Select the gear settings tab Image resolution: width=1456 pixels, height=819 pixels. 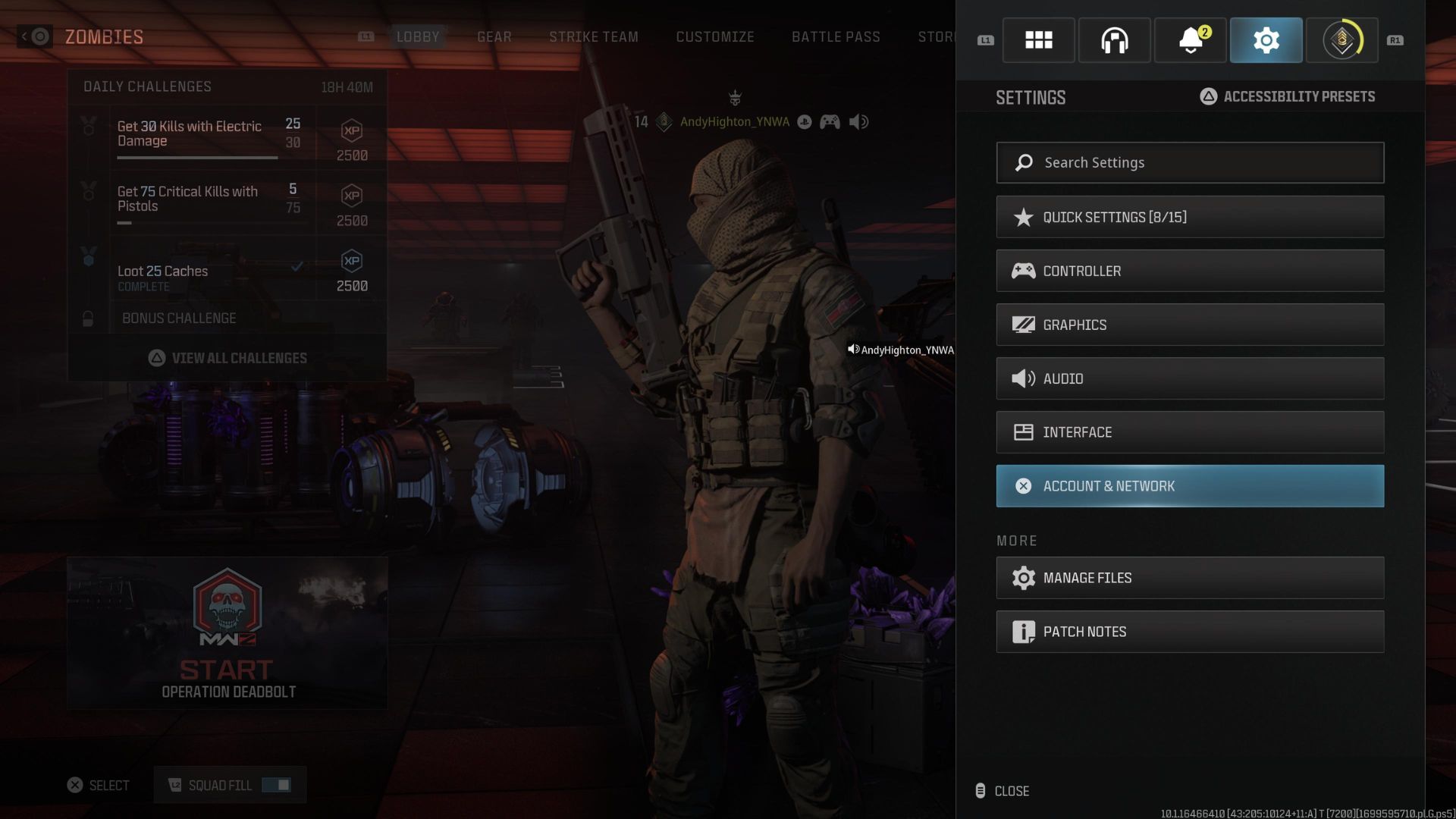coord(1266,40)
